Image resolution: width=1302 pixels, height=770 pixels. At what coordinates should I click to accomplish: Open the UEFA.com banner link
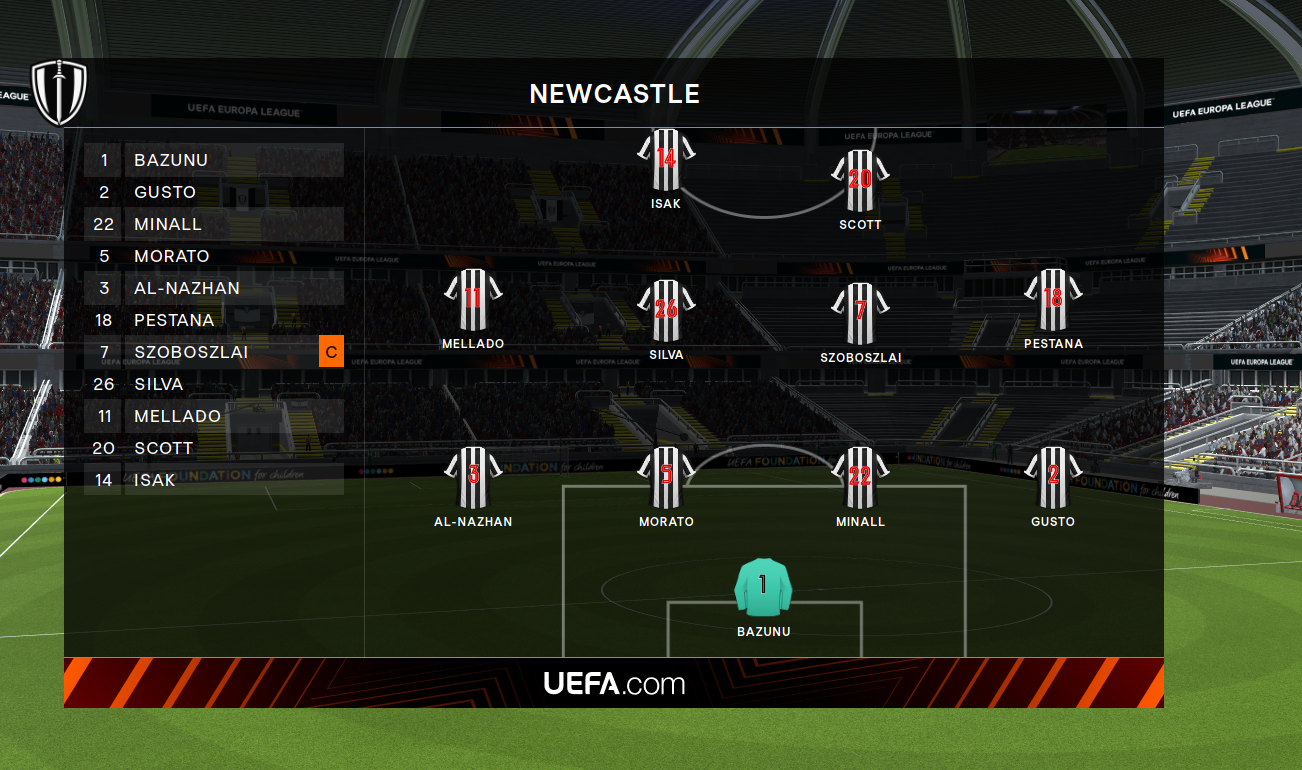coord(614,683)
